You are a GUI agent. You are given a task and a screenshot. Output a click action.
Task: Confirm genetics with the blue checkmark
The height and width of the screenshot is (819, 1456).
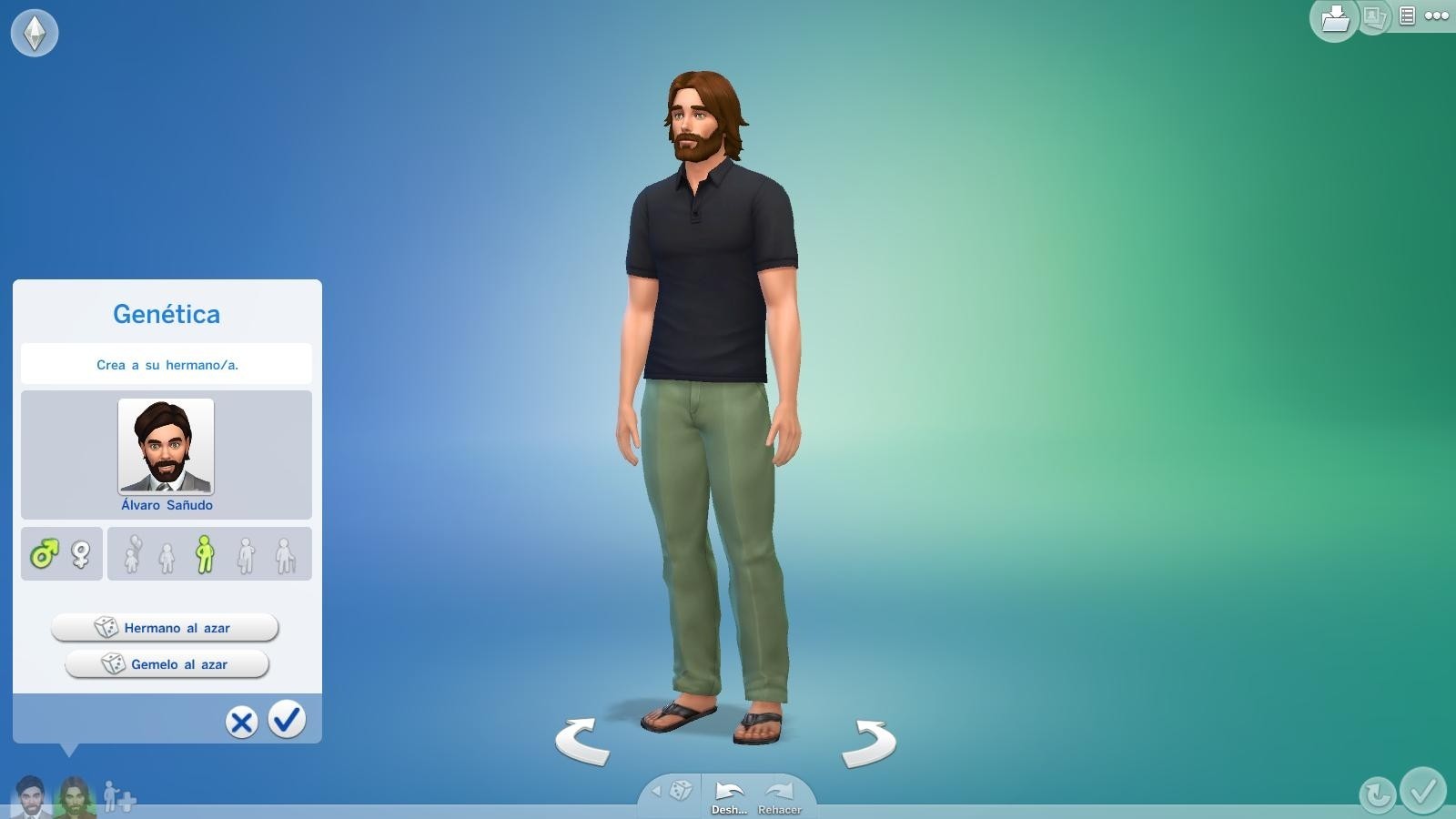(x=287, y=722)
